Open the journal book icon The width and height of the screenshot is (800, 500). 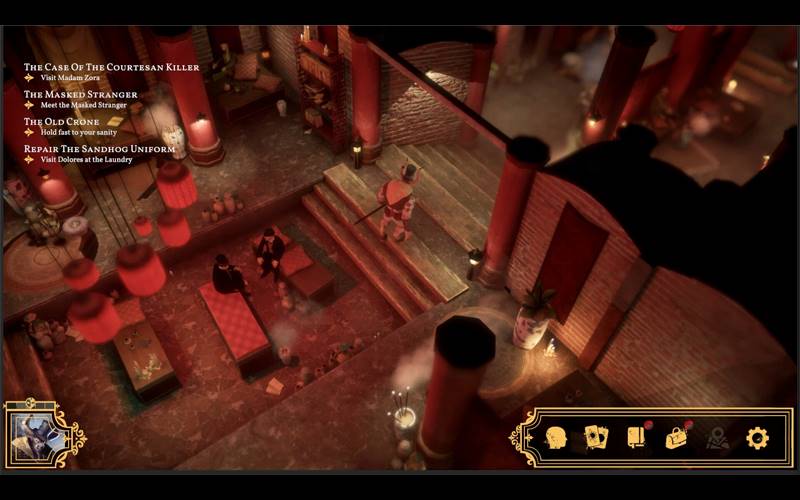coord(636,438)
